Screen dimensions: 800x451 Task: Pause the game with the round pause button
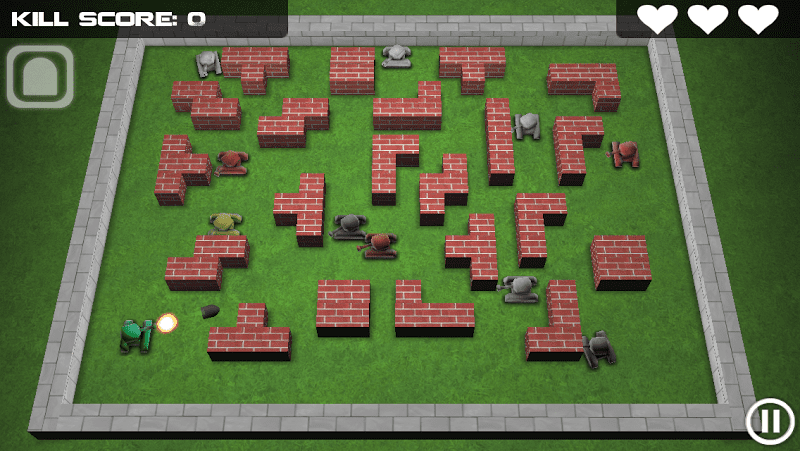point(770,421)
